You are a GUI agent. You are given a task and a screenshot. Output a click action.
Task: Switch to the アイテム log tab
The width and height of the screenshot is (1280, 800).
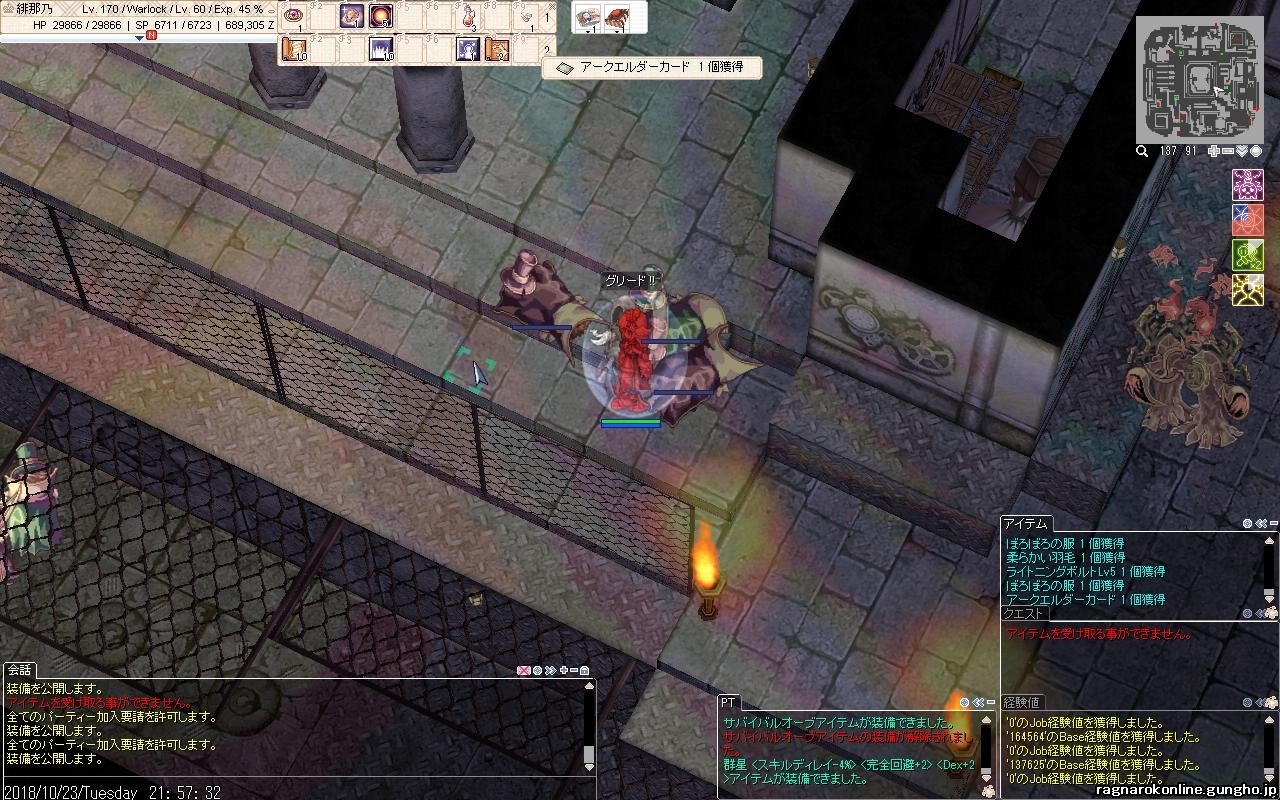1025,523
